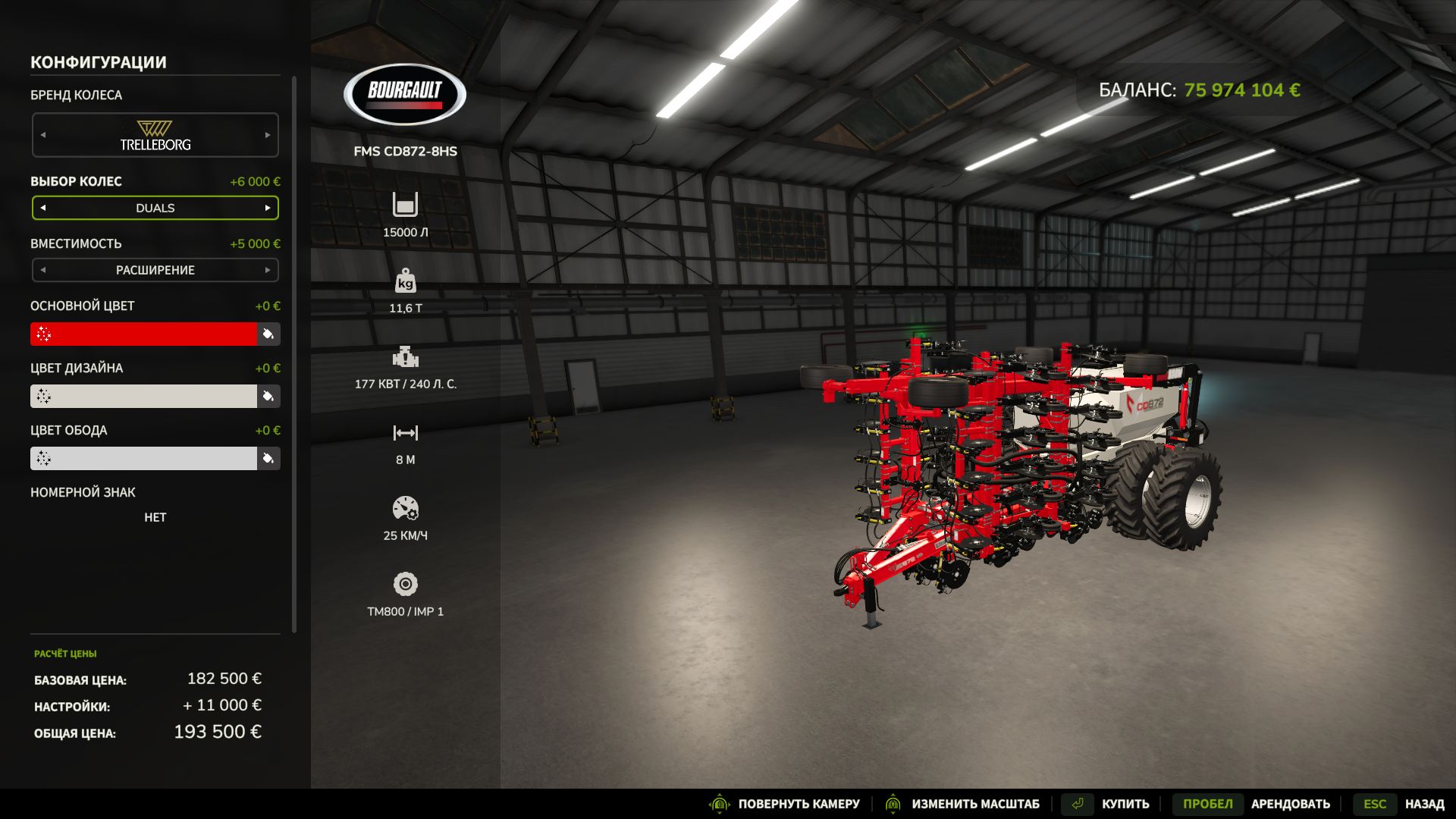1456x819 pixels.
Task: Pick the light gray rim color swatch
Action: [144, 458]
